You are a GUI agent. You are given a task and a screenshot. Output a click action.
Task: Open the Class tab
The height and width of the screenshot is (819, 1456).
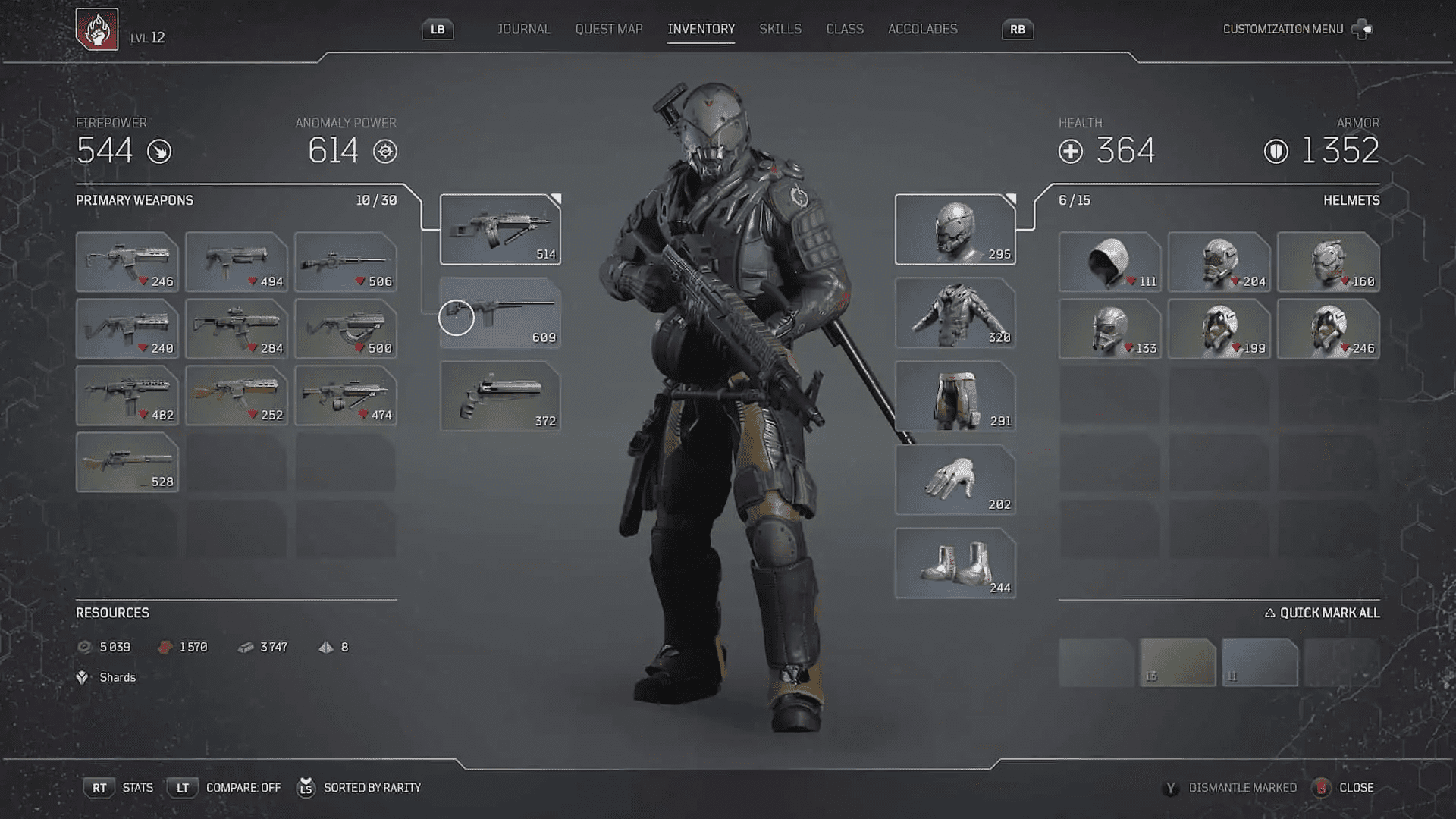coord(844,29)
